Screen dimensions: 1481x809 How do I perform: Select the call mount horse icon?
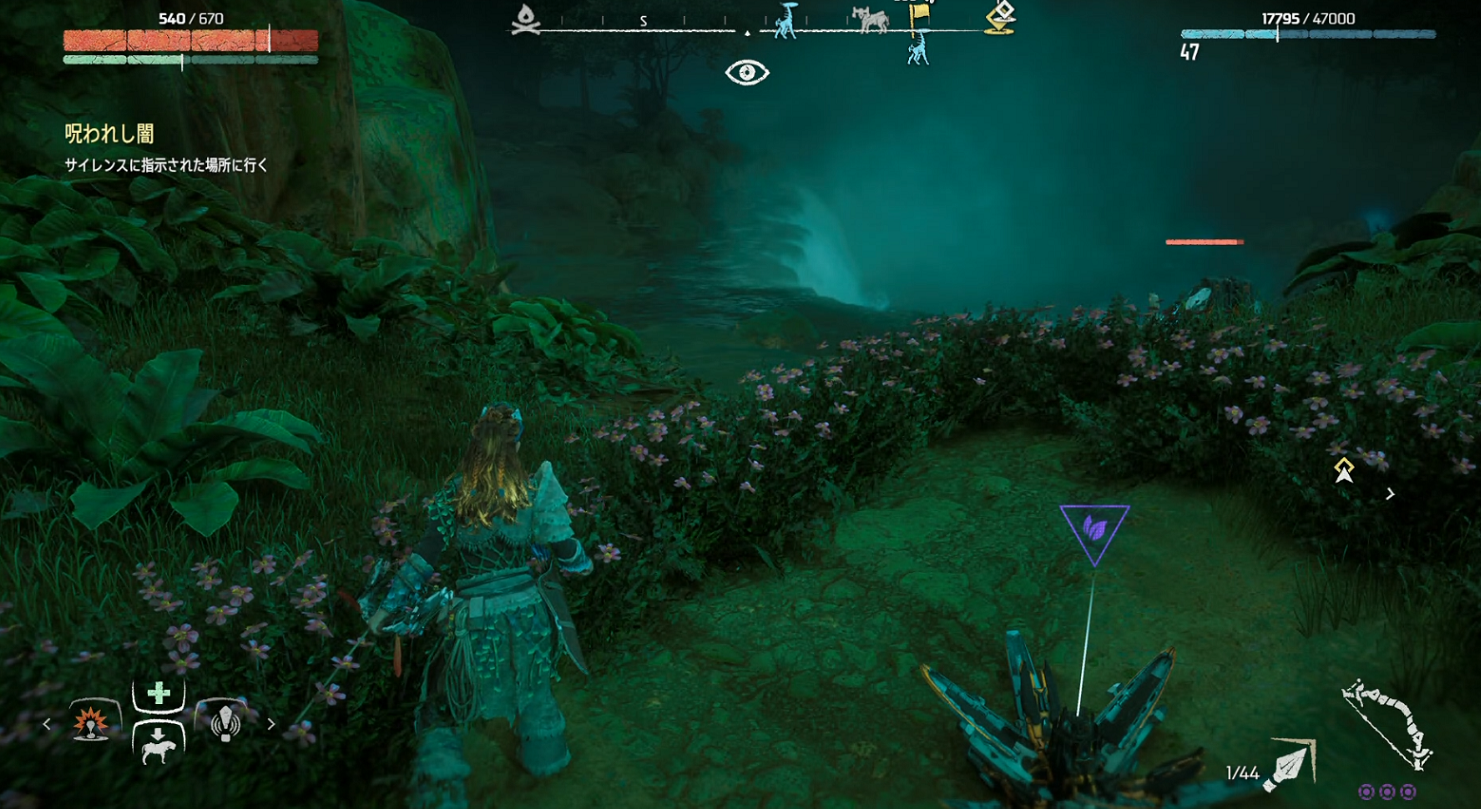158,744
